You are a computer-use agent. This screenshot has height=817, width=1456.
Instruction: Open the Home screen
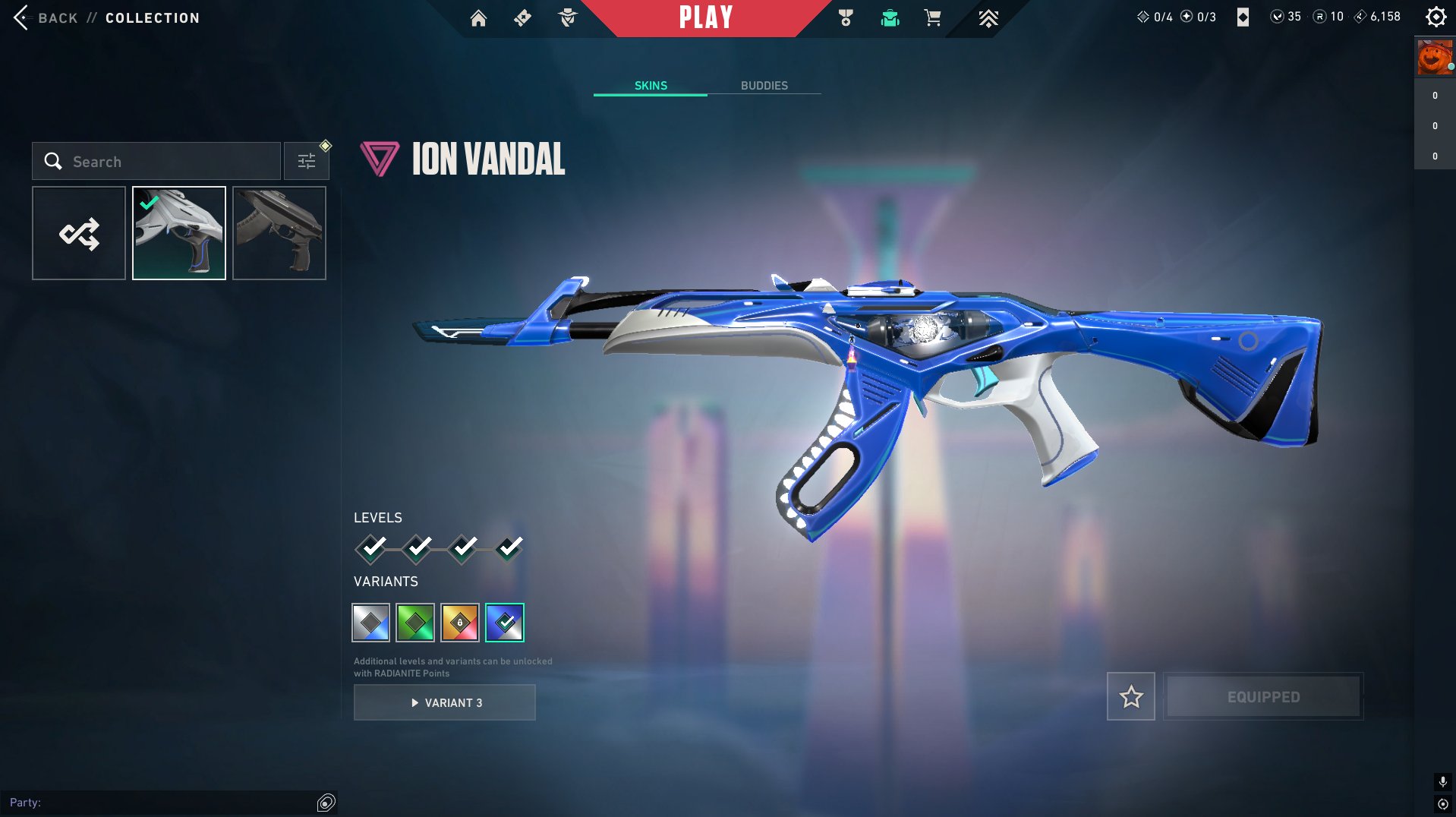click(x=478, y=18)
